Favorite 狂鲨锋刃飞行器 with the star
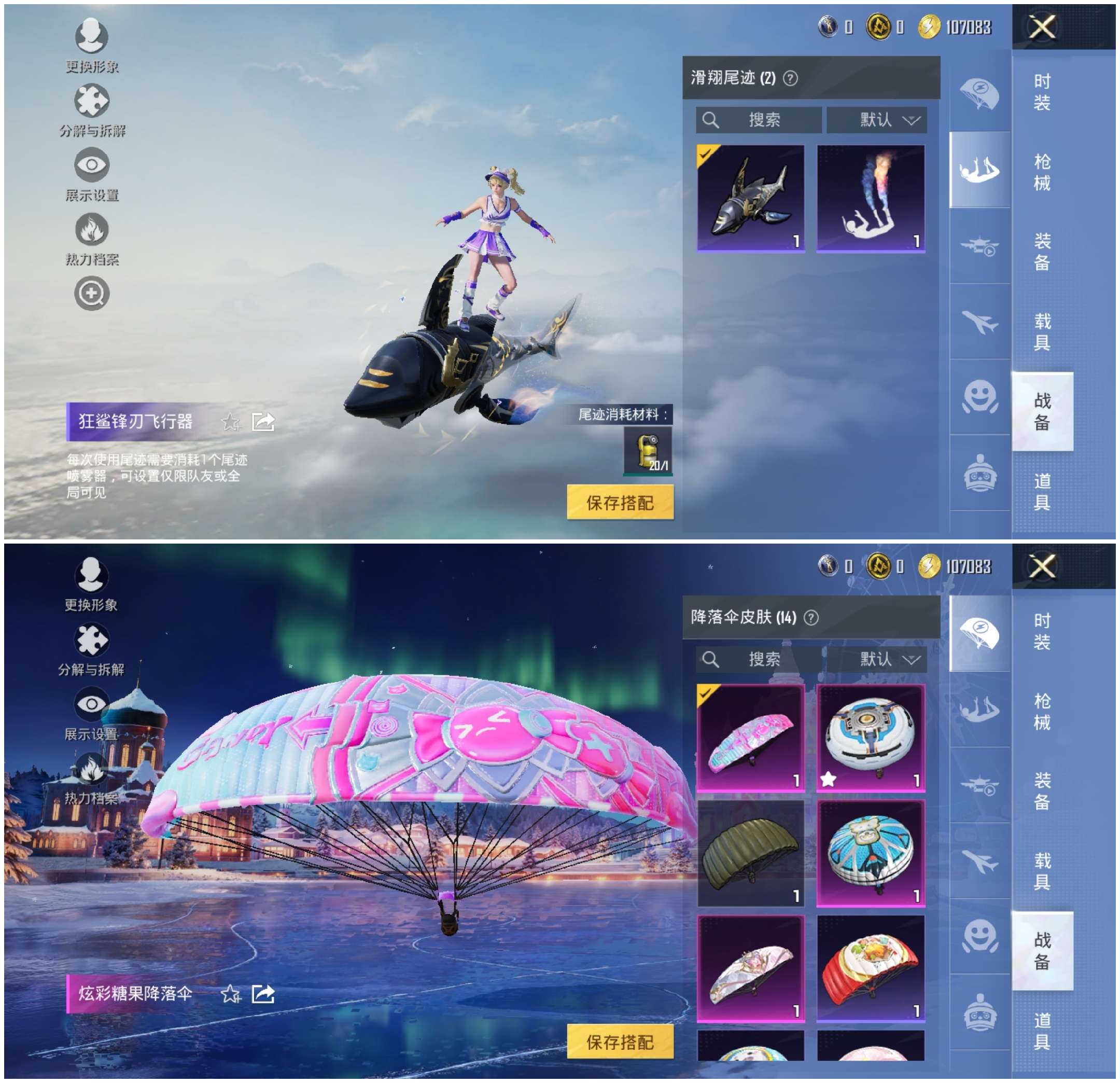 coord(231,422)
